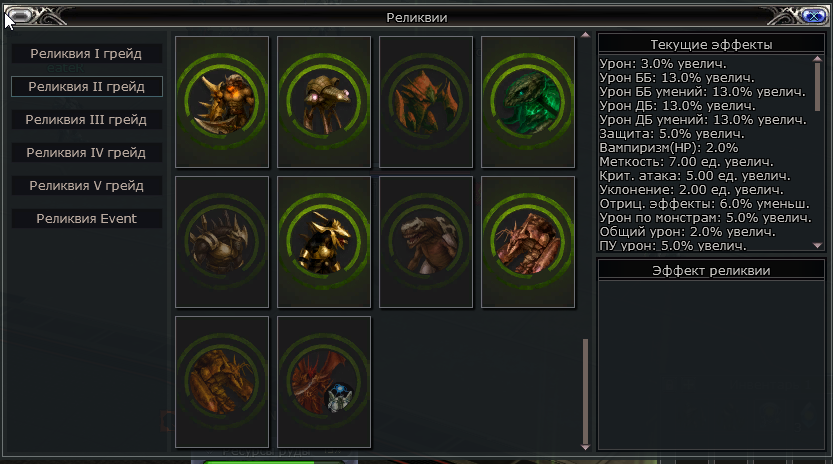Select the relic card with blue orb badge

(324, 382)
